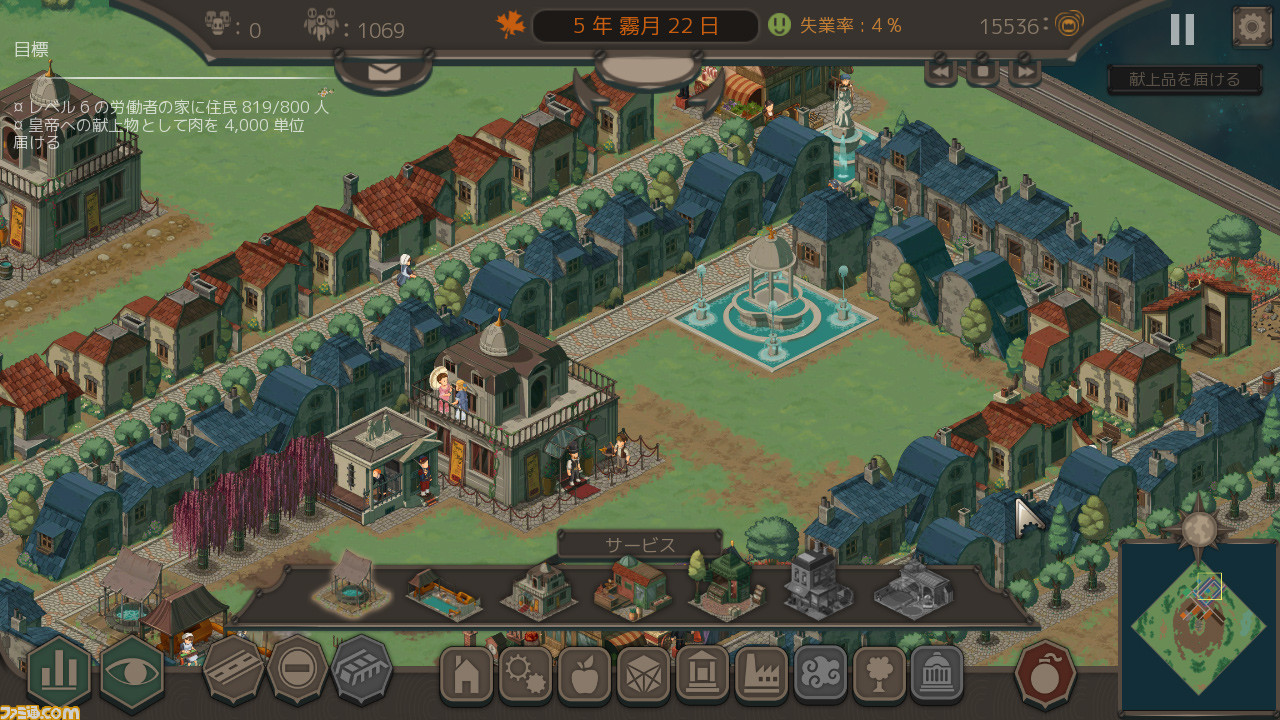Open the housing build category
This screenshot has width=1280, height=720.
pos(466,675)
